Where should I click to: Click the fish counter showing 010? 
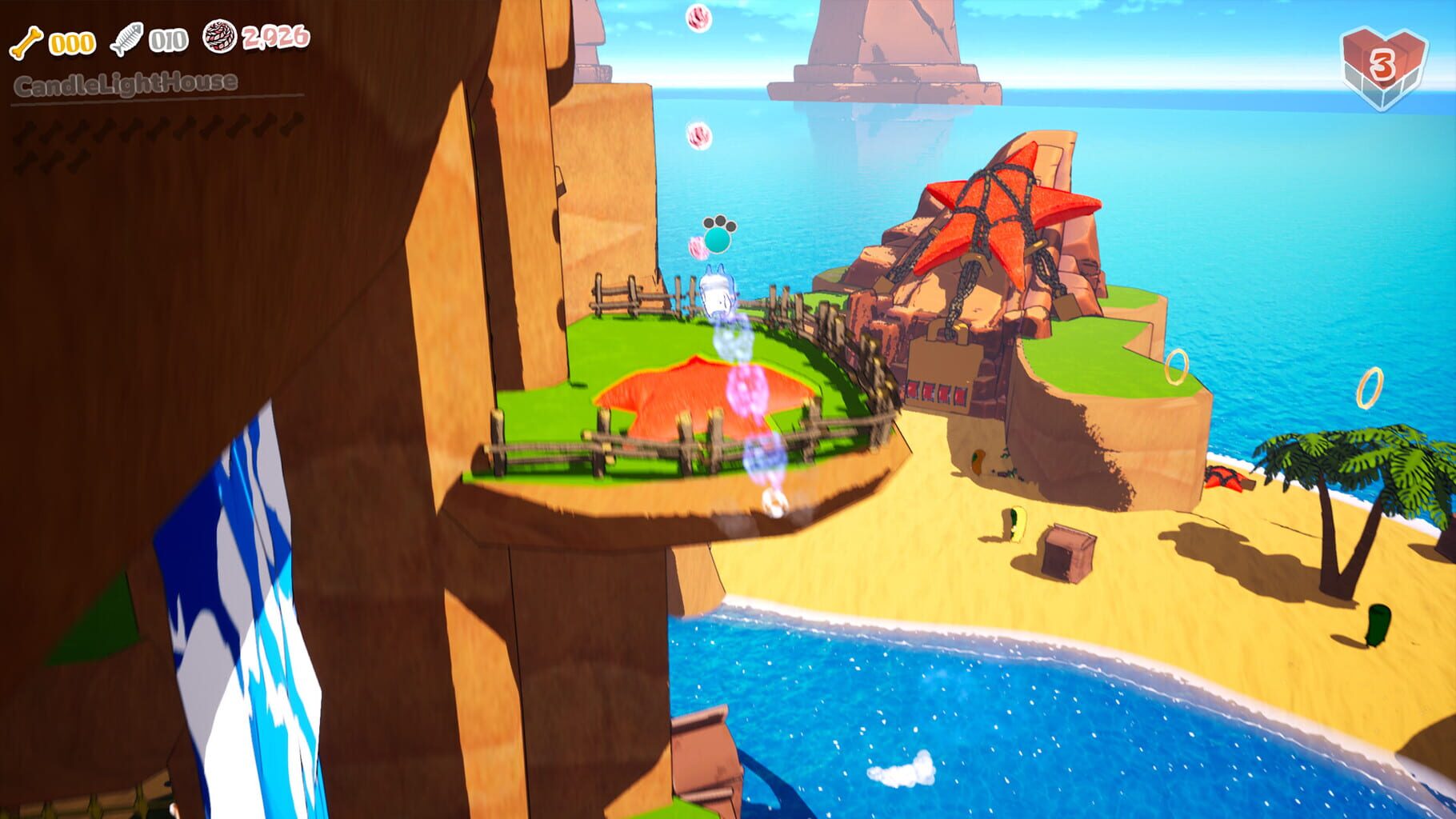tap(168, 38)
